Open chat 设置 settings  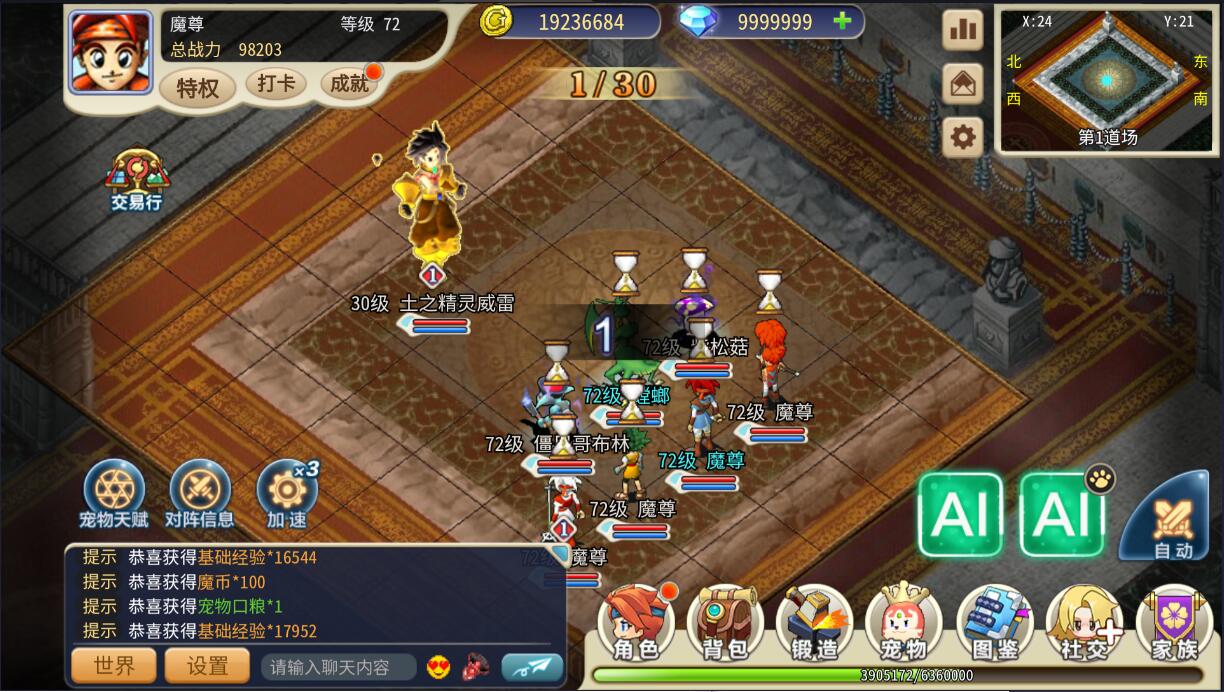tap(207, 666)
